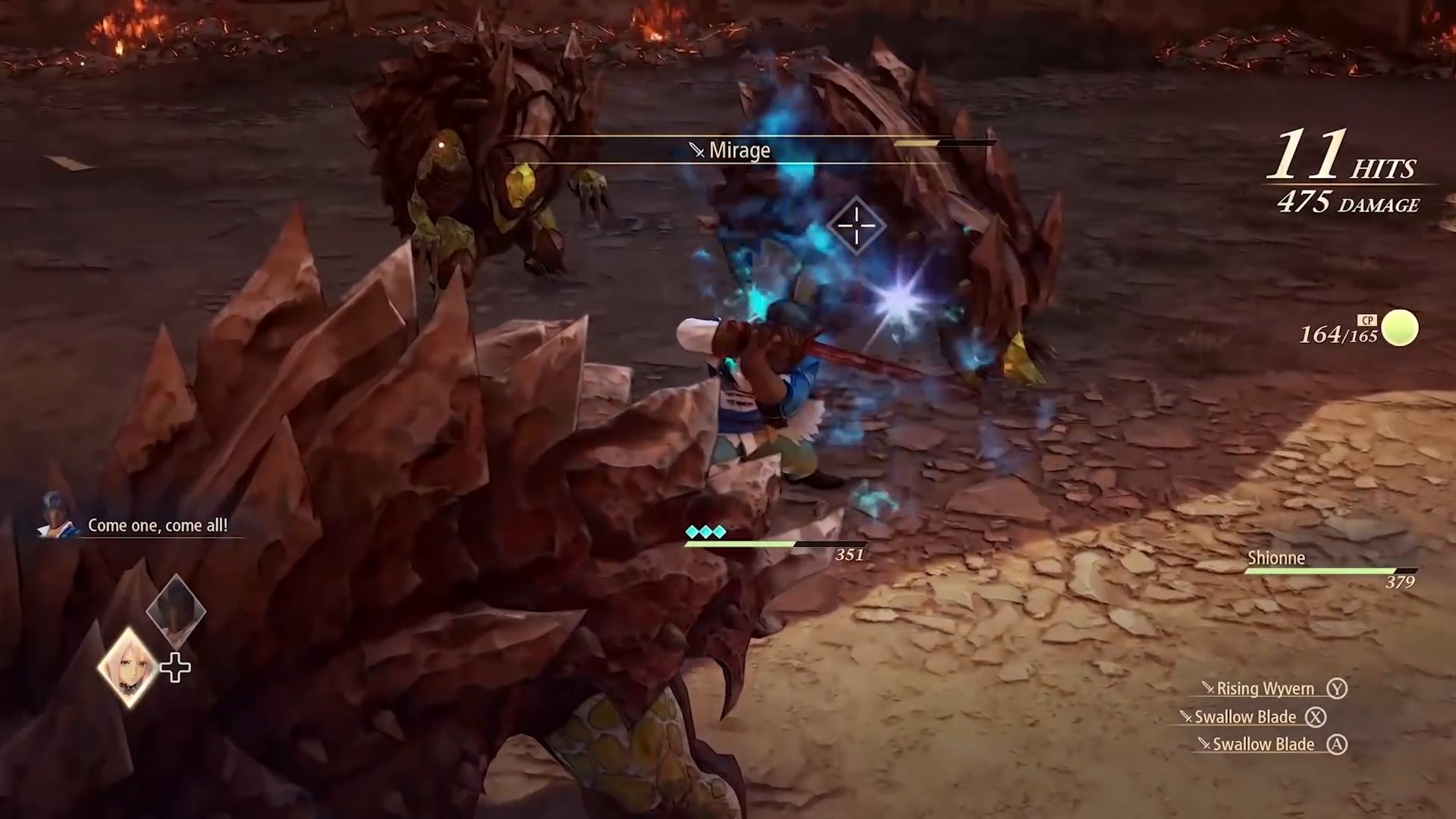Select the Mirage enemy nameplate
Viewport: 1456px width, 819px height.
click(x=730, y=150)
